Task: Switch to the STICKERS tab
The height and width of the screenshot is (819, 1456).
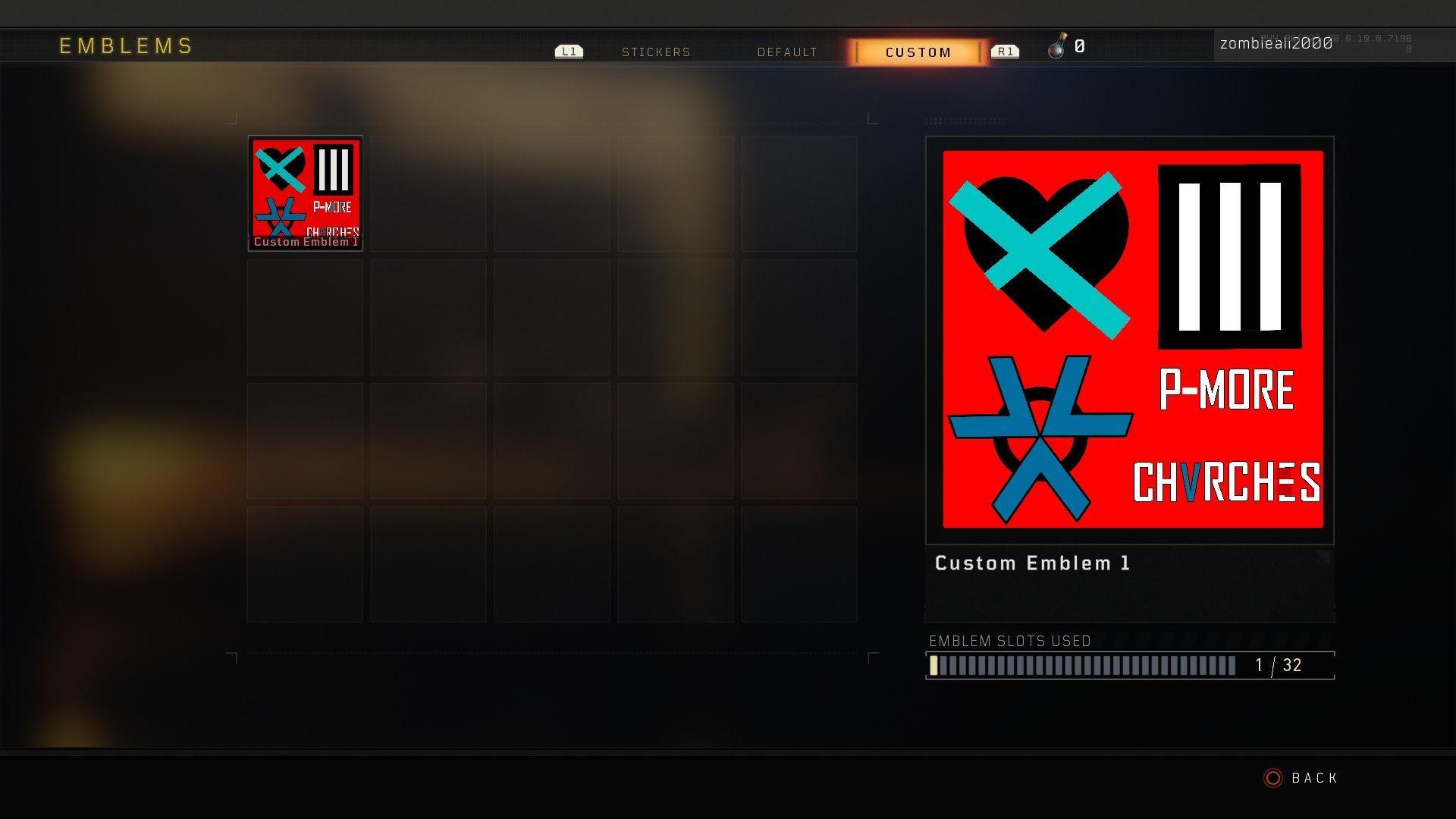Action: pos(657,52)
